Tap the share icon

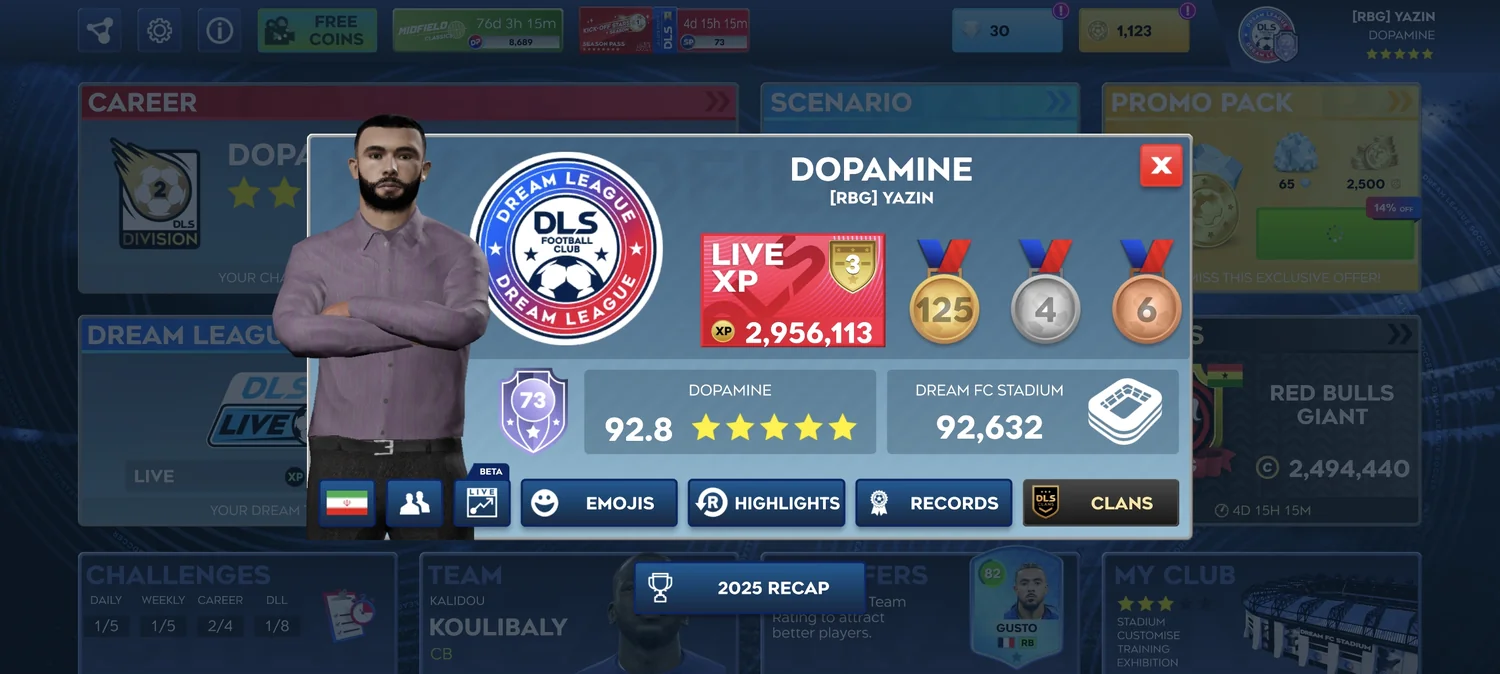tap(100, 31)
